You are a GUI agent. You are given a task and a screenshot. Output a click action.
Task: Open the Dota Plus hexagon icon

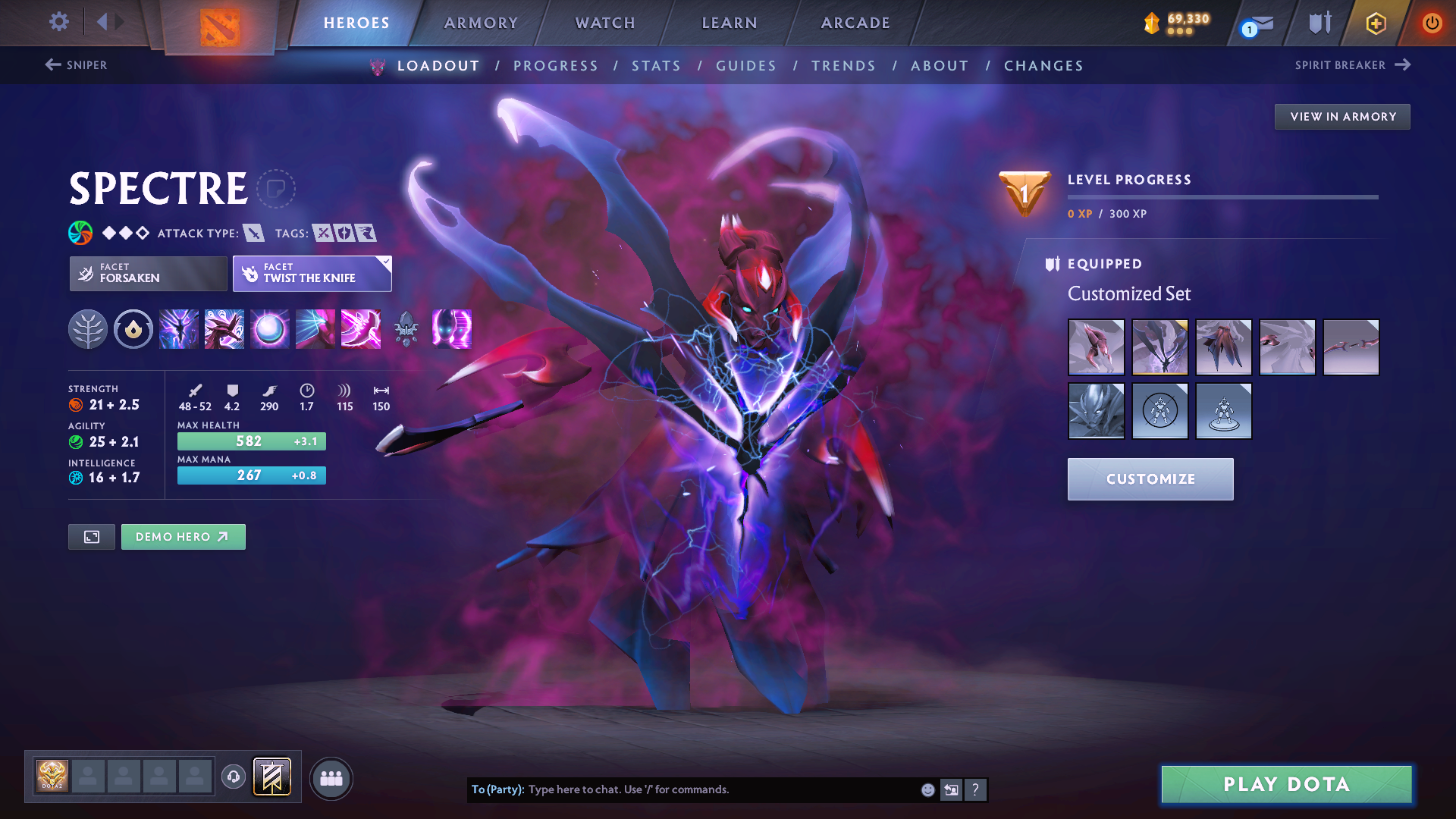pyautogui.click(x=1376, y=24)
